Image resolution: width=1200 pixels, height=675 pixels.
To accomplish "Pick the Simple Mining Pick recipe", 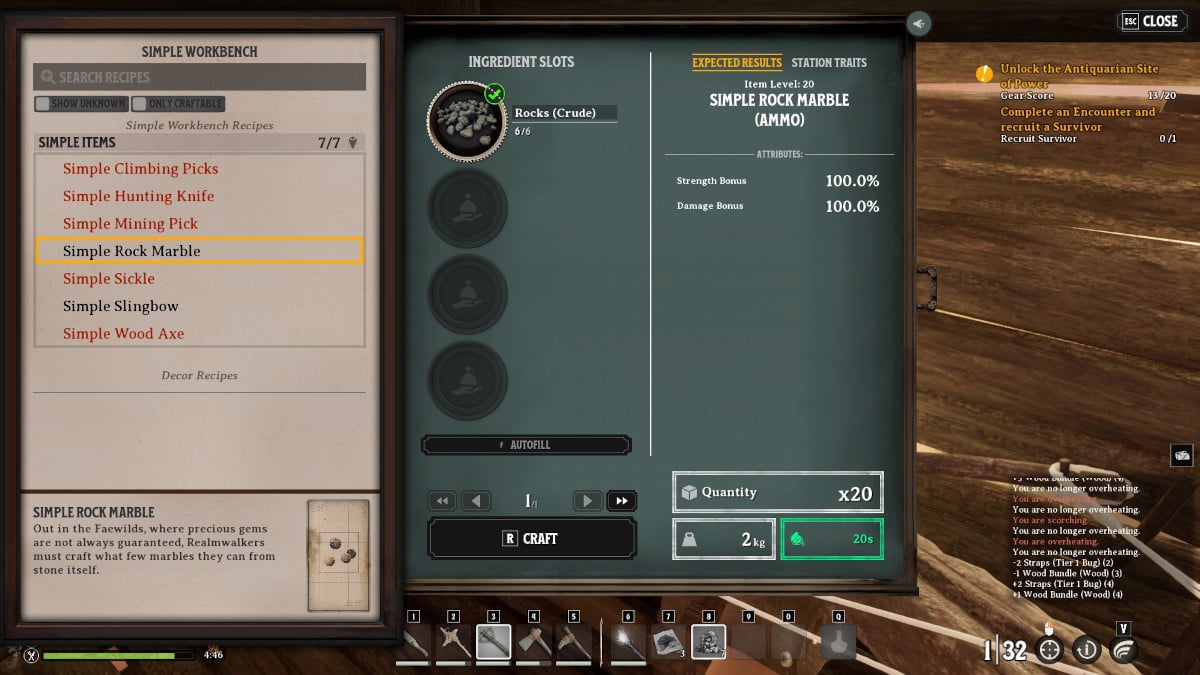I will tap(130, 224).
